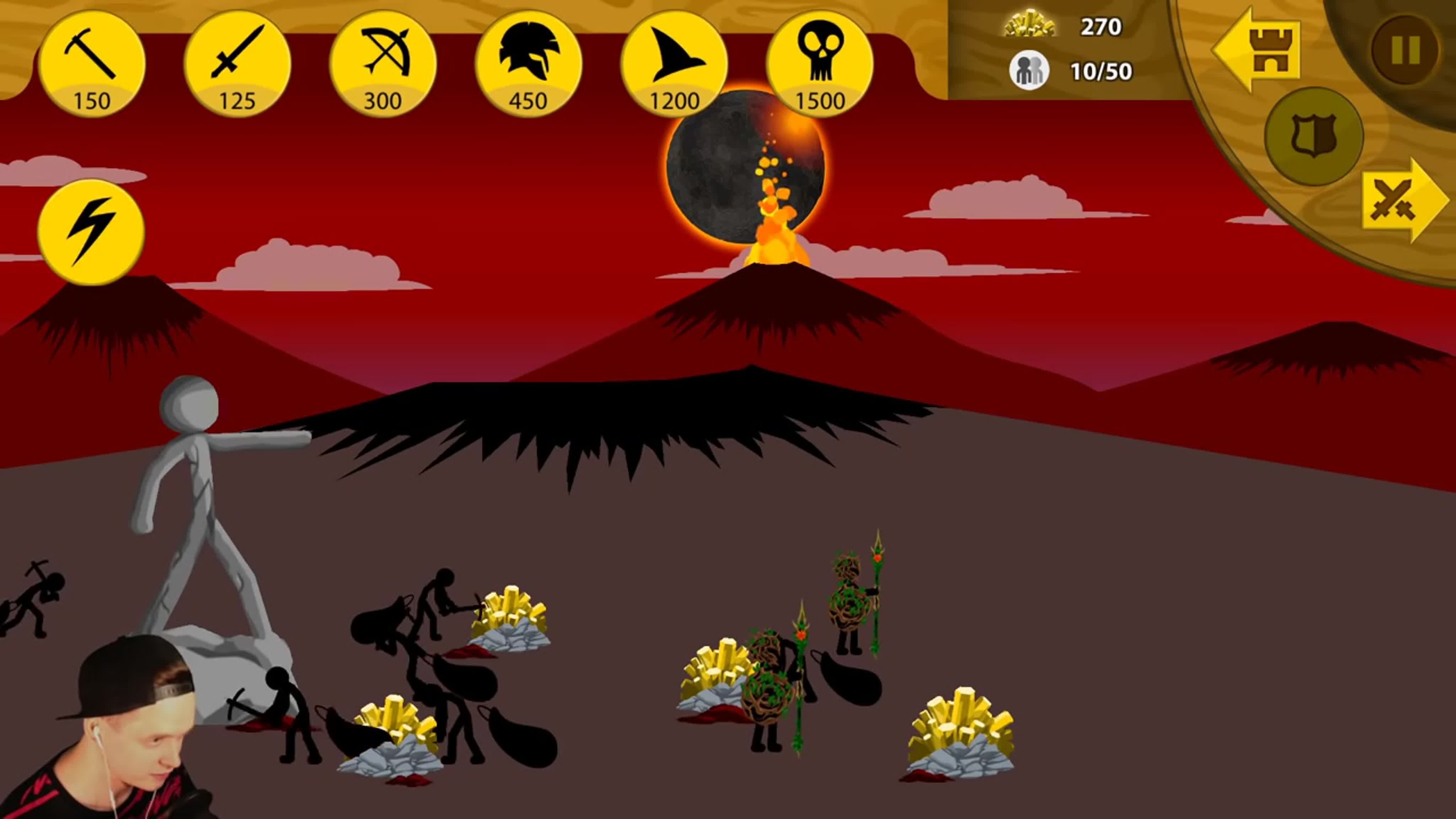Pause the game
1456x819 pixels.
click(x=1404, y=50)
